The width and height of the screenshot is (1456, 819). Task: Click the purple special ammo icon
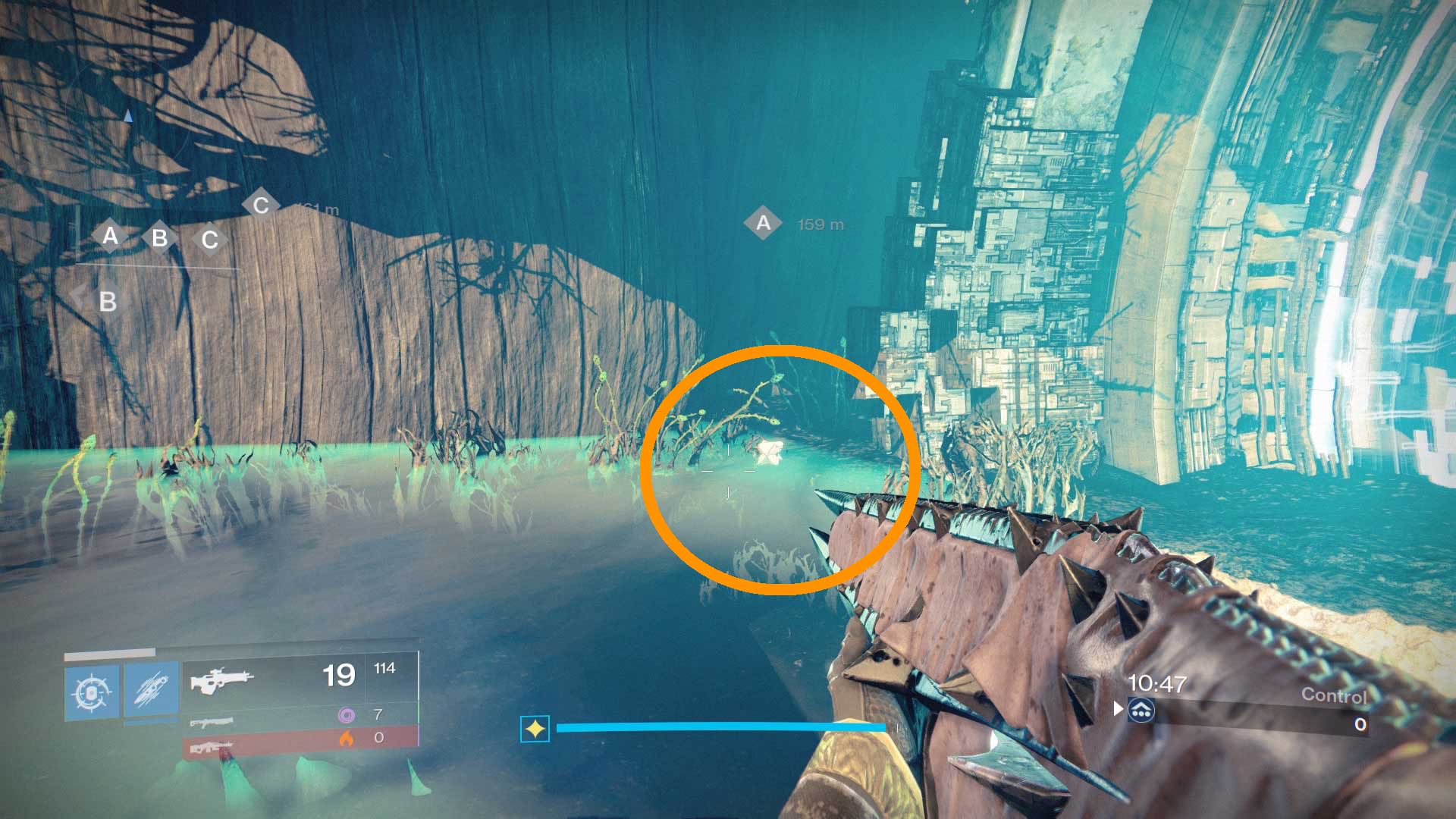[347, 716]
